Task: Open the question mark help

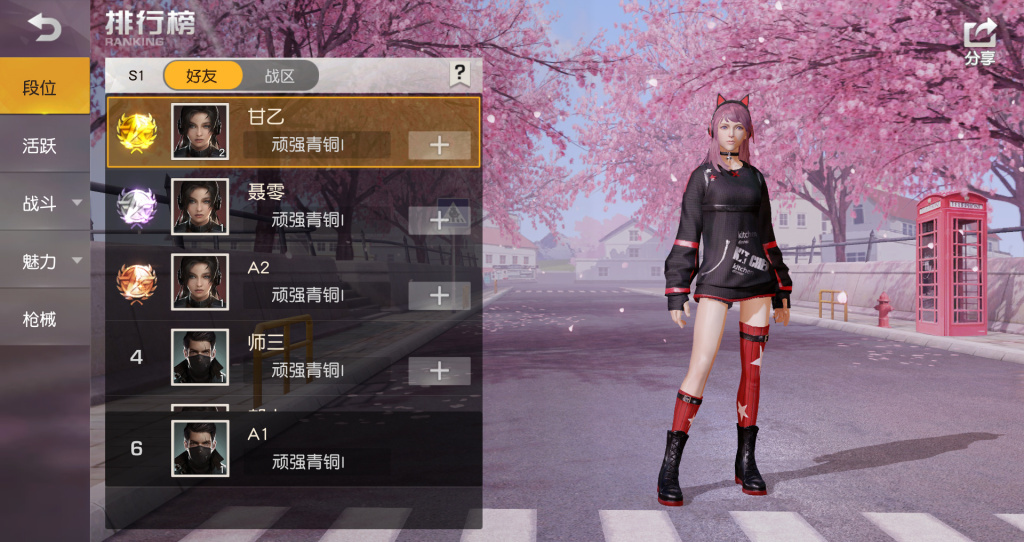Action: coord(459,73)
